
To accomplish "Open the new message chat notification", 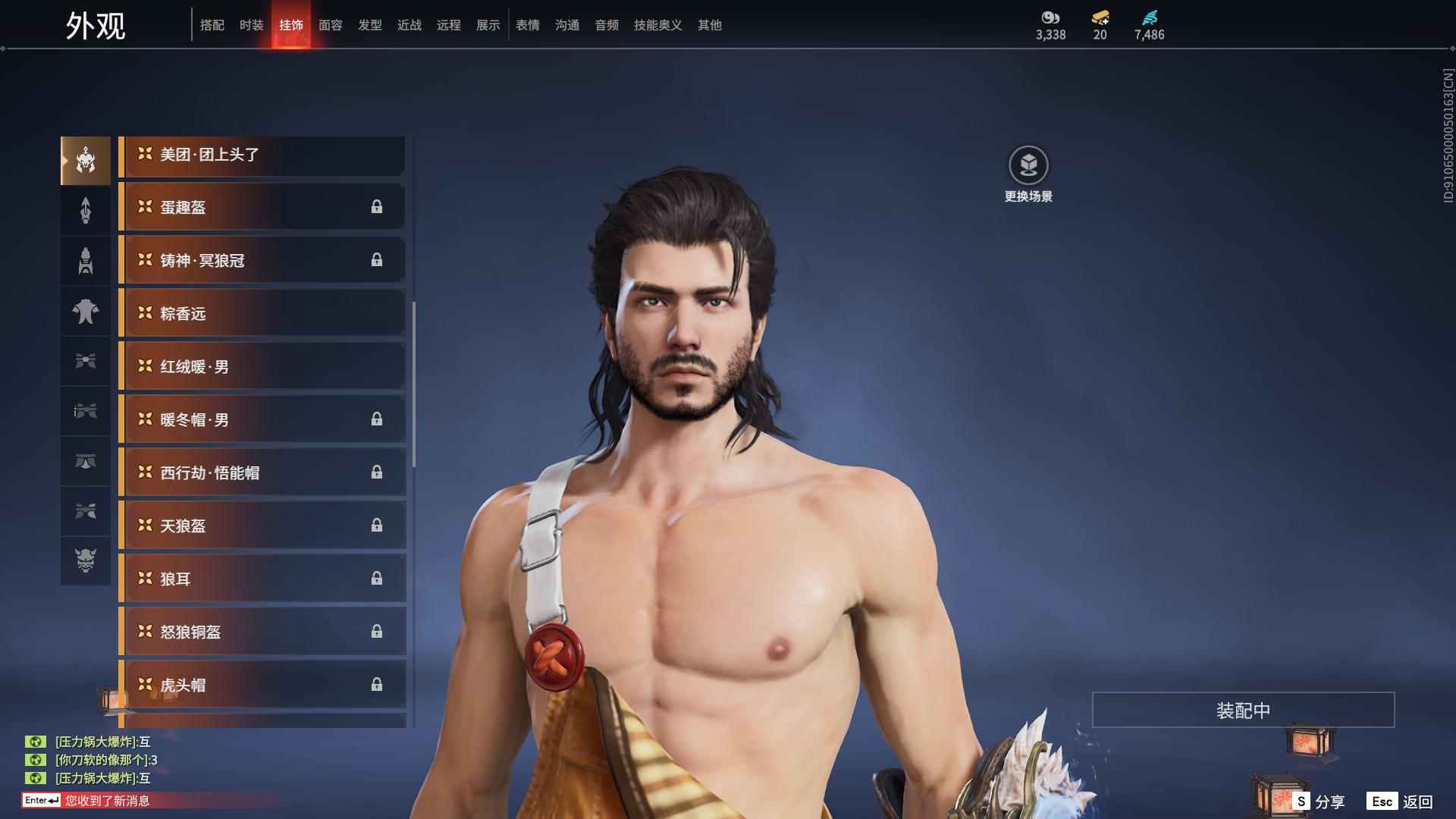I will [x=106, y=800].
